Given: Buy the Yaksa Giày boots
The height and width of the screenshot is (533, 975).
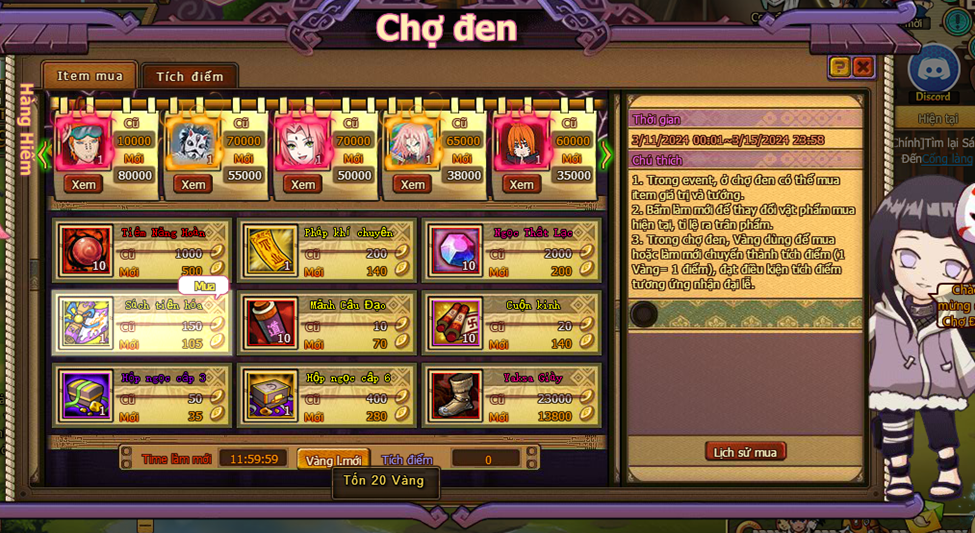Looking at the screenshot, I should (x=456, y=396).
